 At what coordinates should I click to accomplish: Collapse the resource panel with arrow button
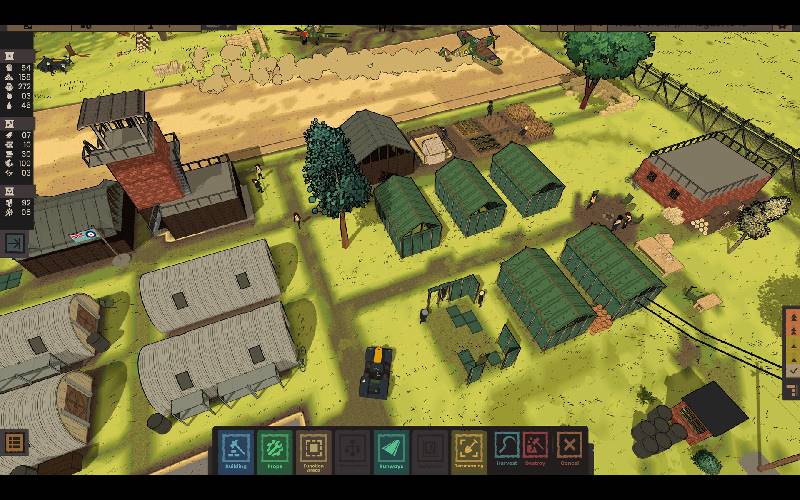coord(16,243)
